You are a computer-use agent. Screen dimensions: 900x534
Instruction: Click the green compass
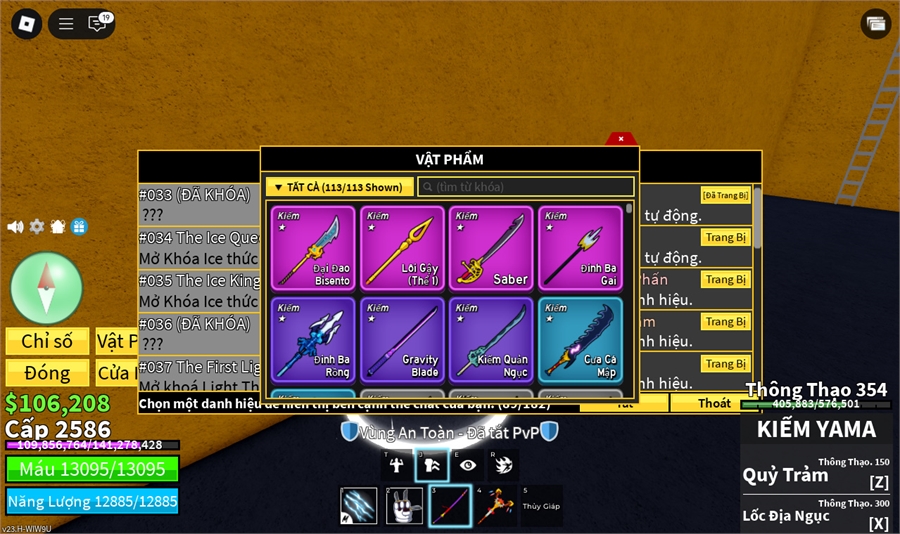click(x=46, y=288)
